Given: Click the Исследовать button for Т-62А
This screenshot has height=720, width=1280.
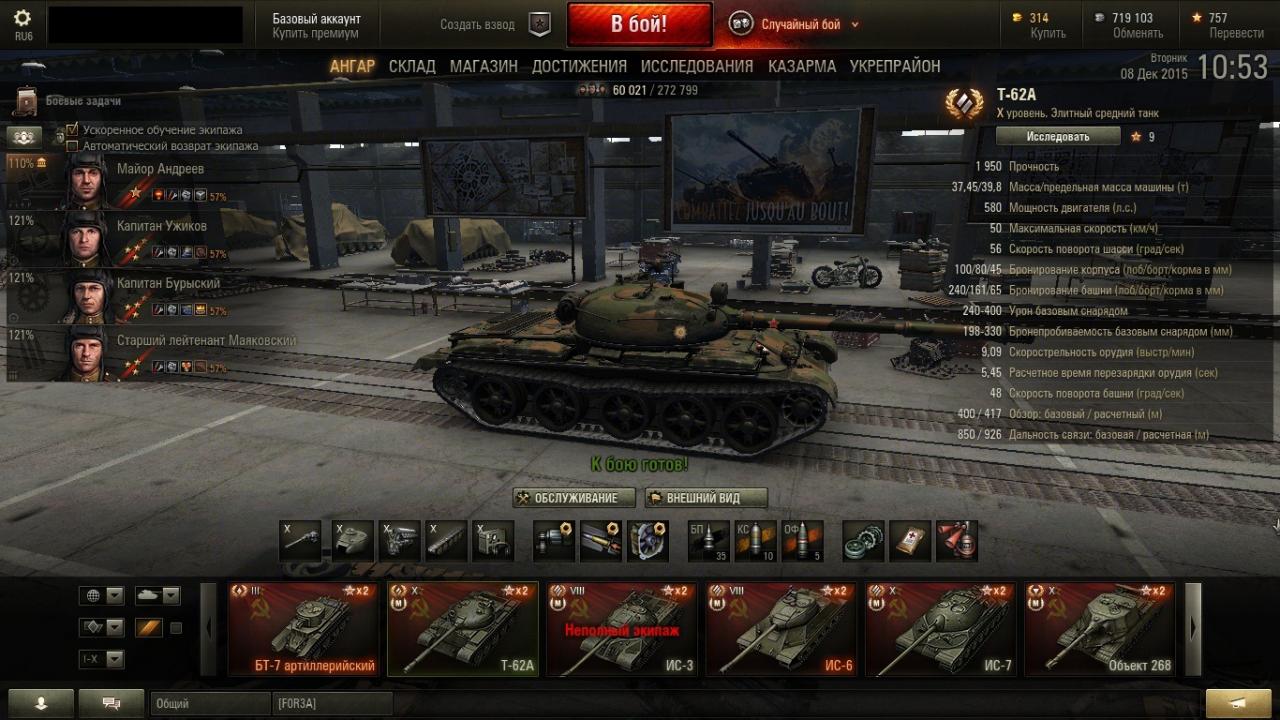Looking at the screenshot, I should [1058, 136].
